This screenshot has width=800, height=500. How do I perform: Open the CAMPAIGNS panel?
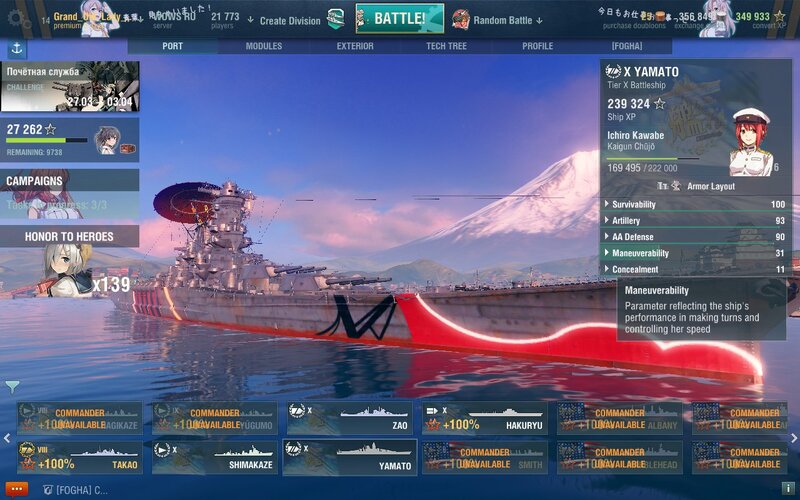(x=70, y=181)
